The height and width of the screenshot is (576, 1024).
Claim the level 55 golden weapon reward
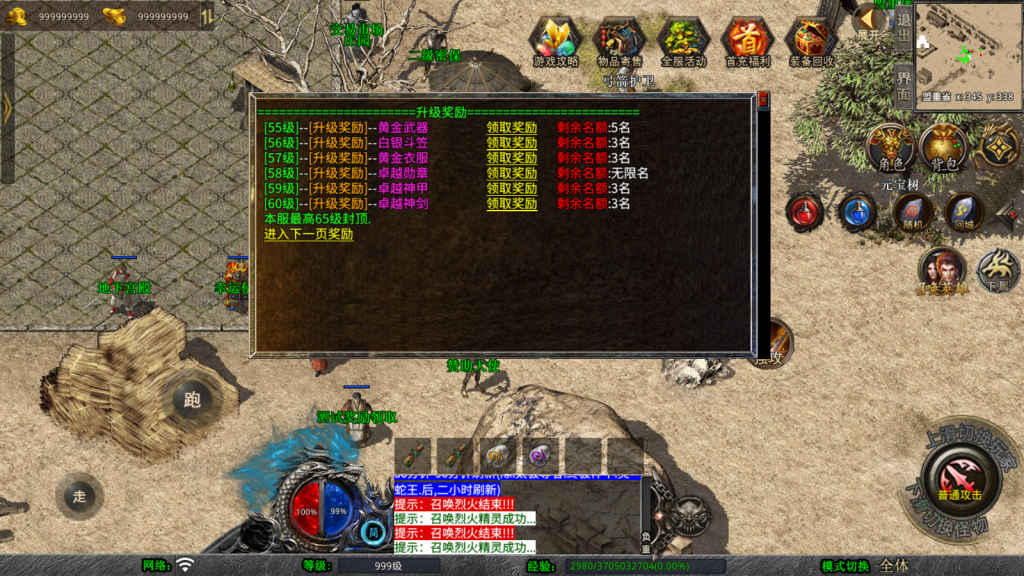pyautogui.click(x=511, y=128)
